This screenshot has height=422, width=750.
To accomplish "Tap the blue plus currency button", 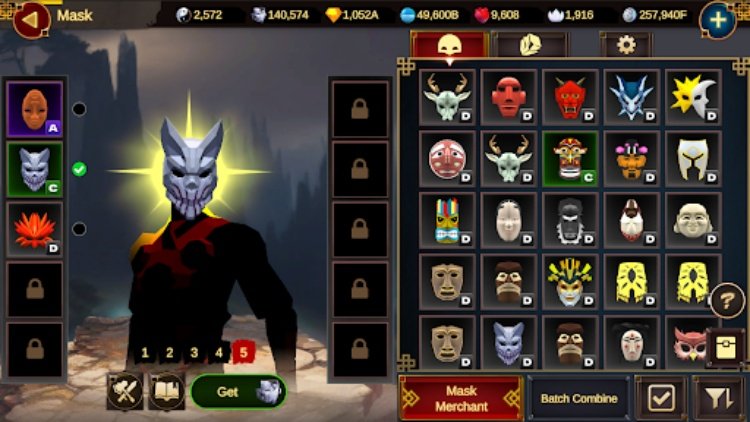I will [718, 18].
